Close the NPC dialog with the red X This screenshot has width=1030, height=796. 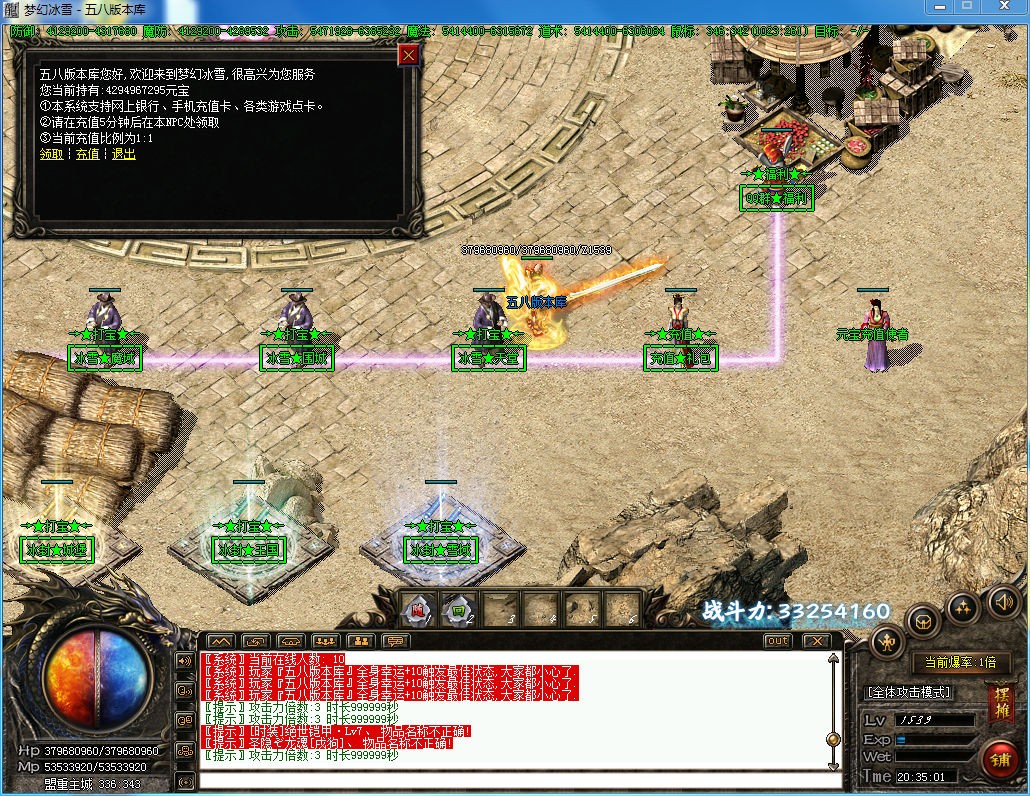pyautogui.click(x=408, y=55)
